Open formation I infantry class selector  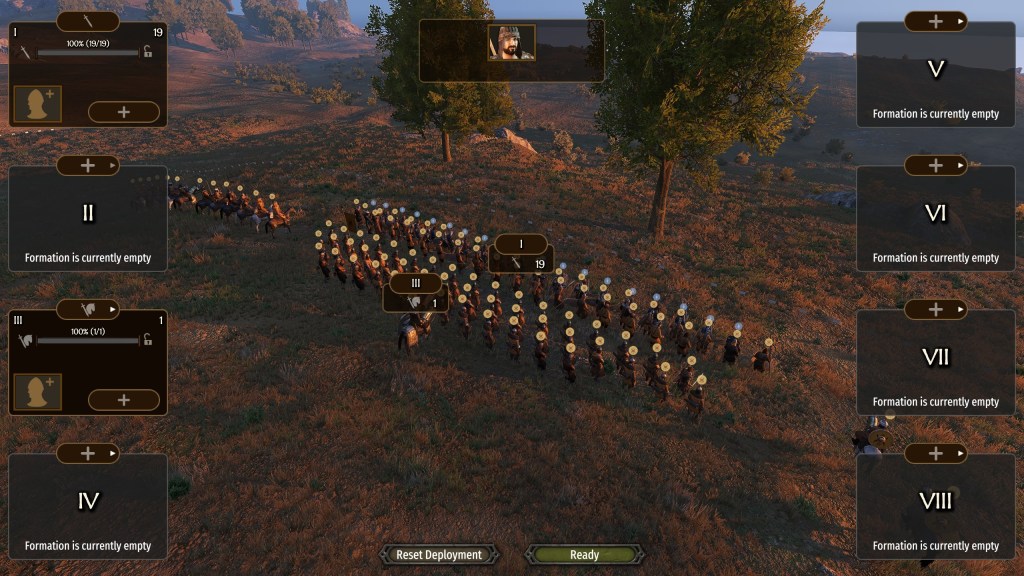point(88,21)
